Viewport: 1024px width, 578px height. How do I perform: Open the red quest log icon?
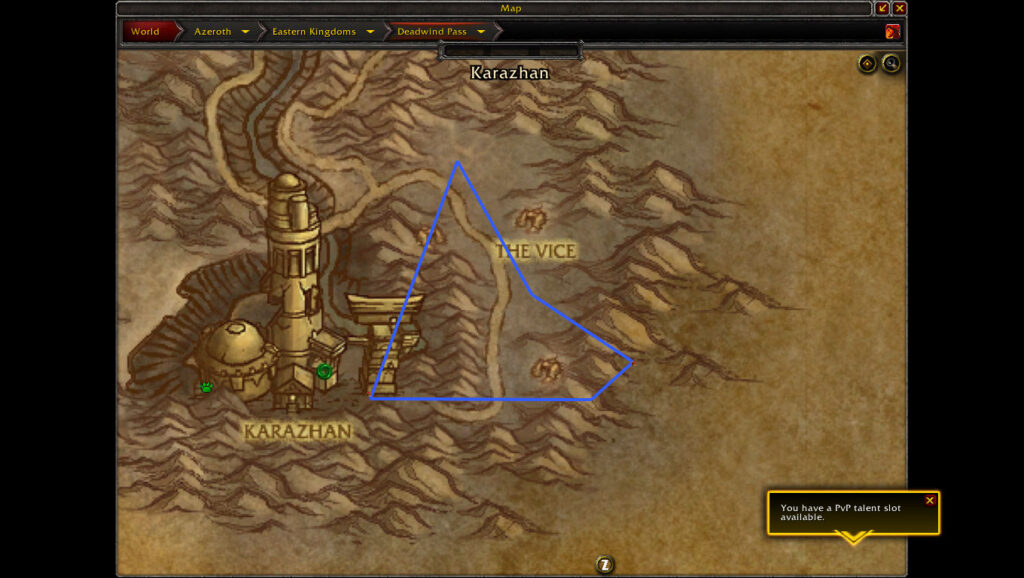(892, 32)
